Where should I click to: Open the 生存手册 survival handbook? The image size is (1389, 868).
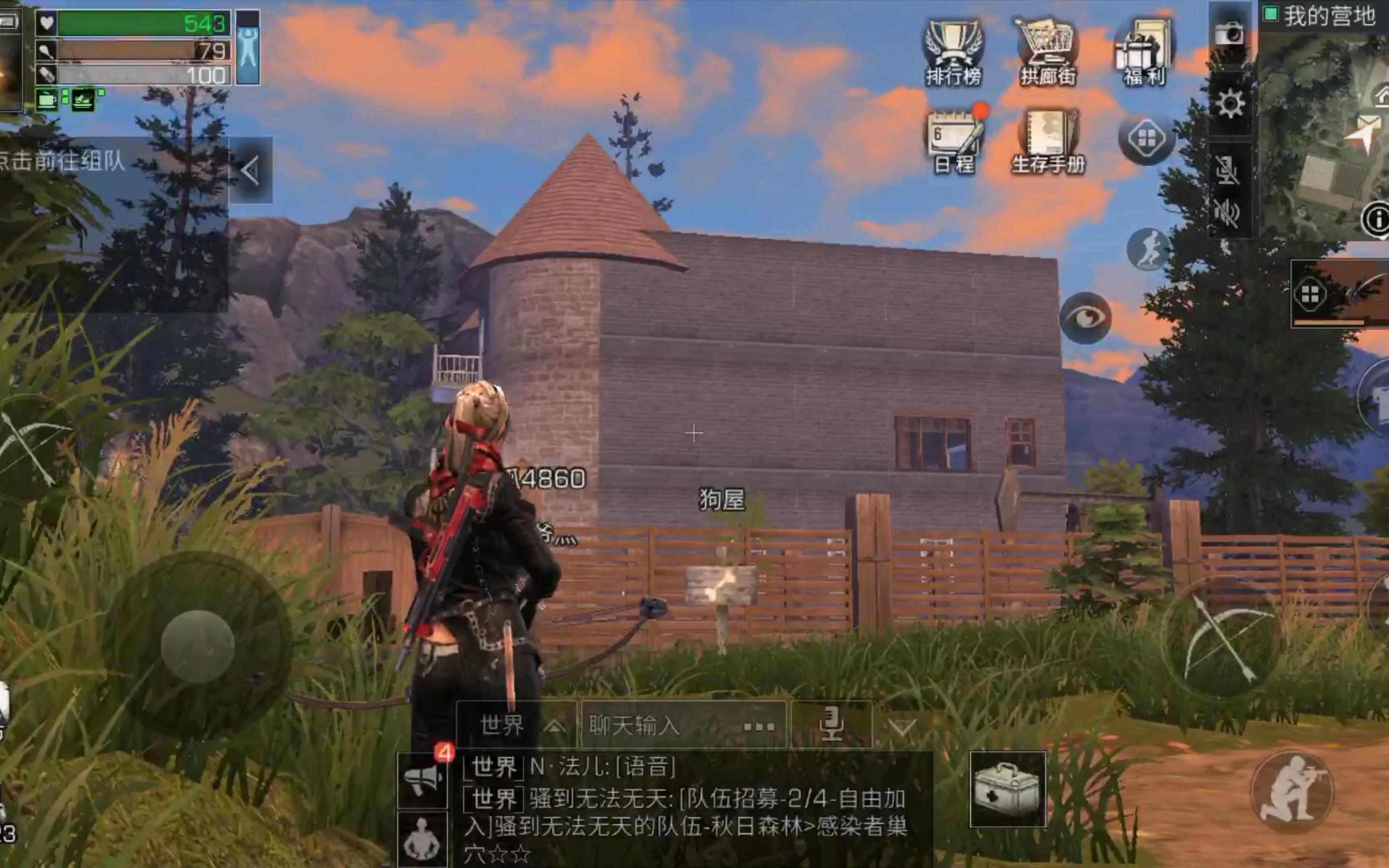[1048, 141]
